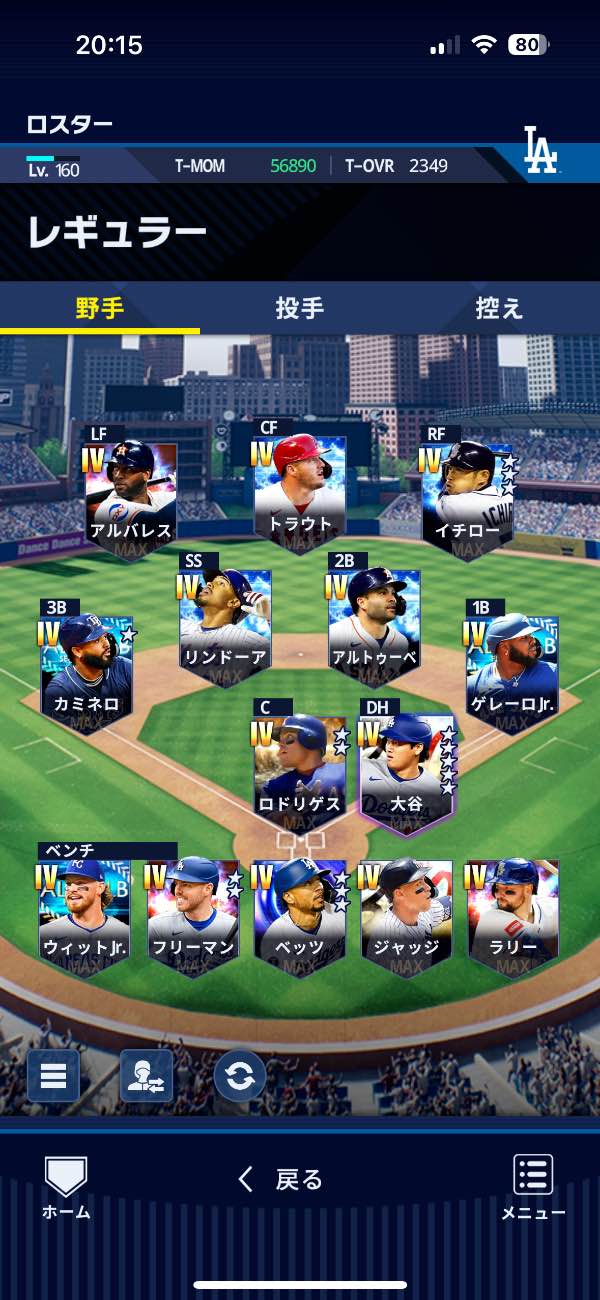Image resolution: width=600 pixels, height=1300 pixels.
Task: Go back with 戻る button
Action: point(282,1180)
